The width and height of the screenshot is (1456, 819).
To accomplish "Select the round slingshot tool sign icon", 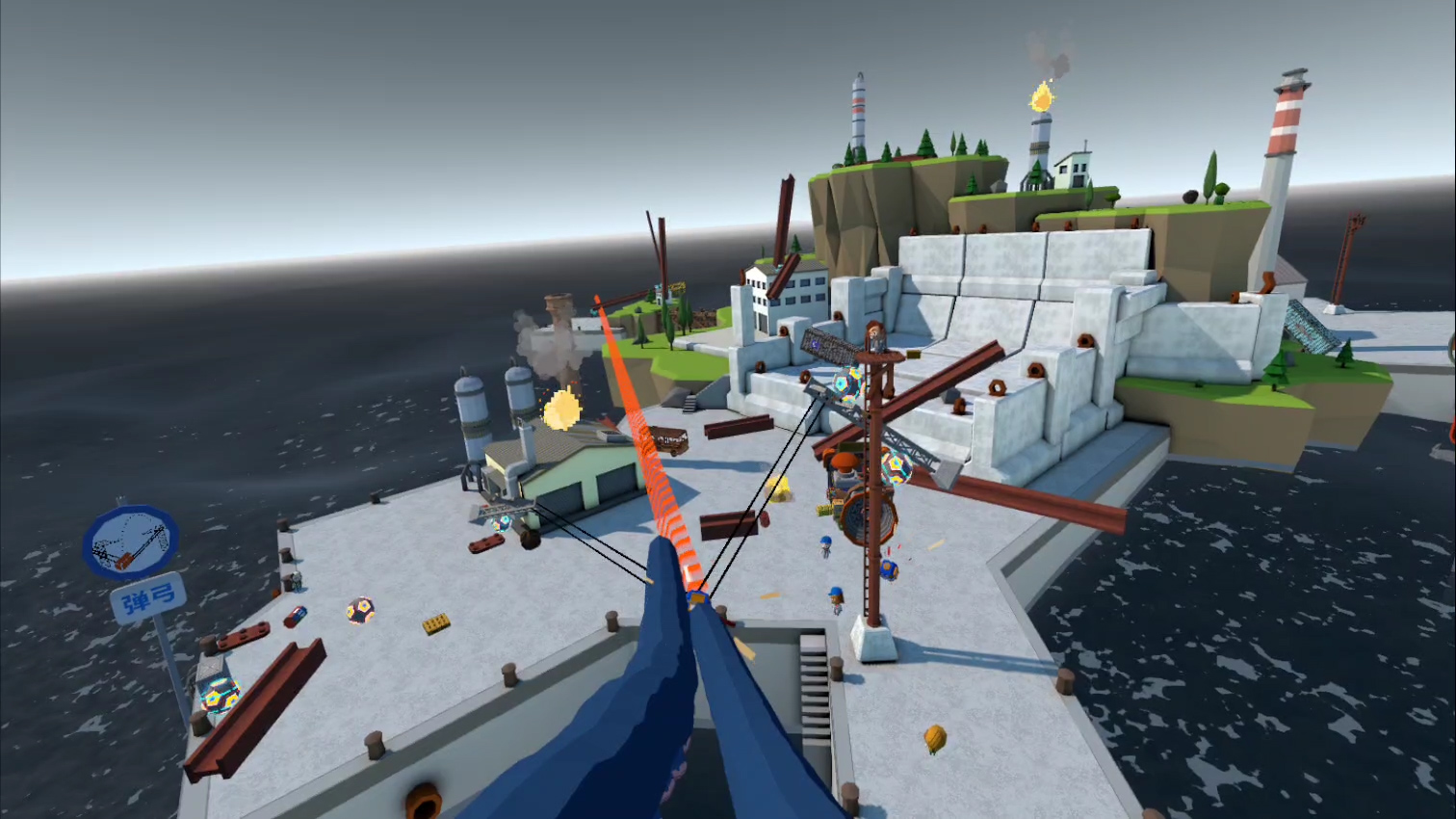I will 130,542.
